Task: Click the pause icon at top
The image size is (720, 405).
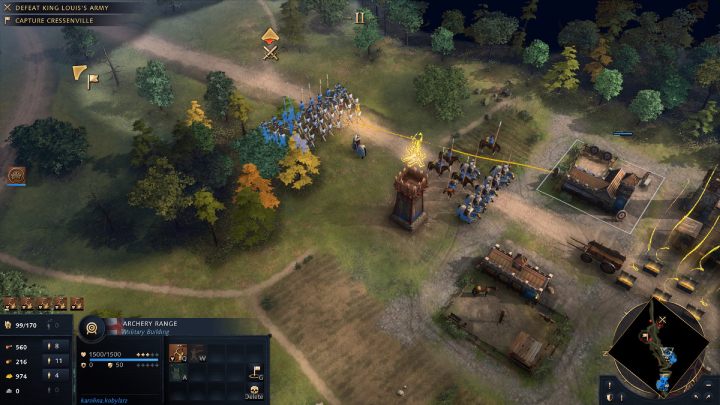Action: (x=360, y=17)
